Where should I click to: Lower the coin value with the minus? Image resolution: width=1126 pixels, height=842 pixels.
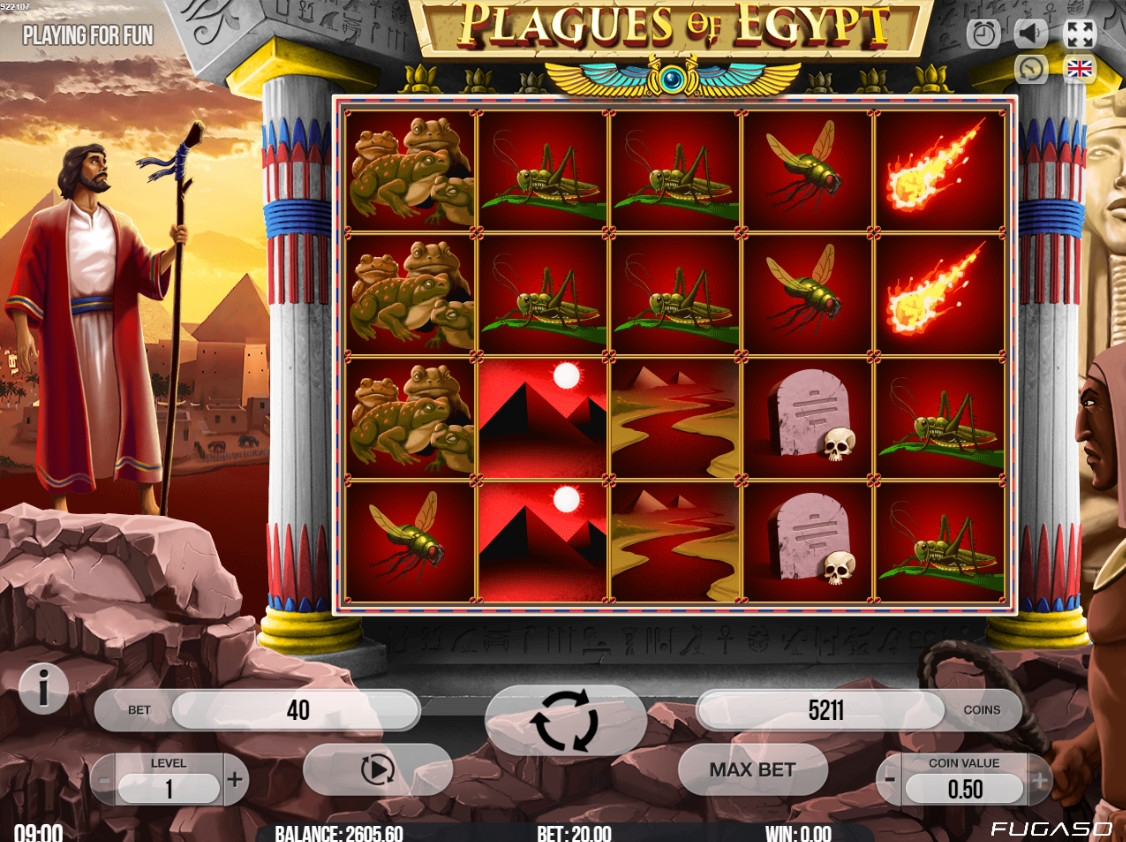click(x=890, y=779)
